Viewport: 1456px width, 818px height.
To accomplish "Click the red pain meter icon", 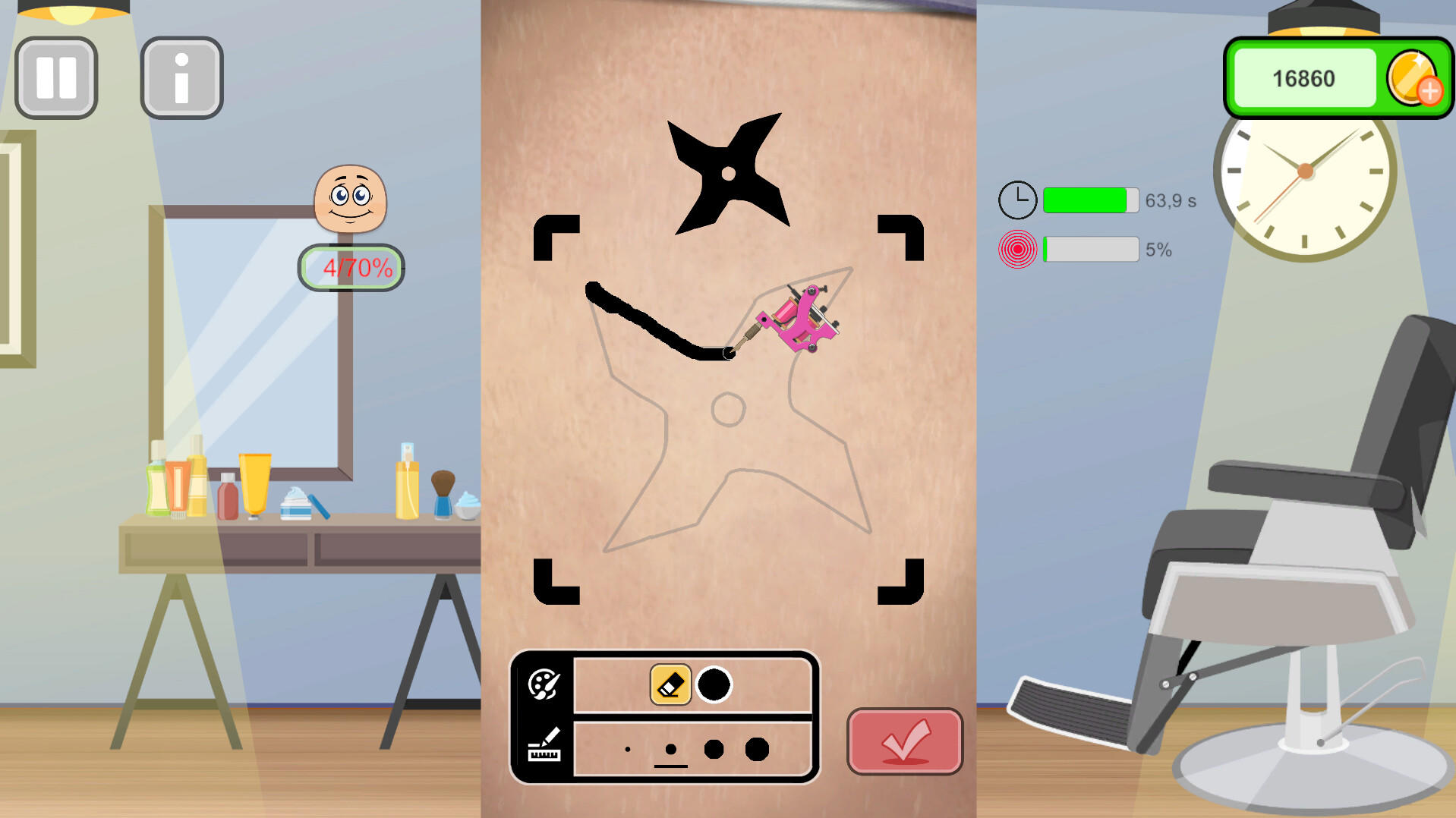I will (1017, 249).
